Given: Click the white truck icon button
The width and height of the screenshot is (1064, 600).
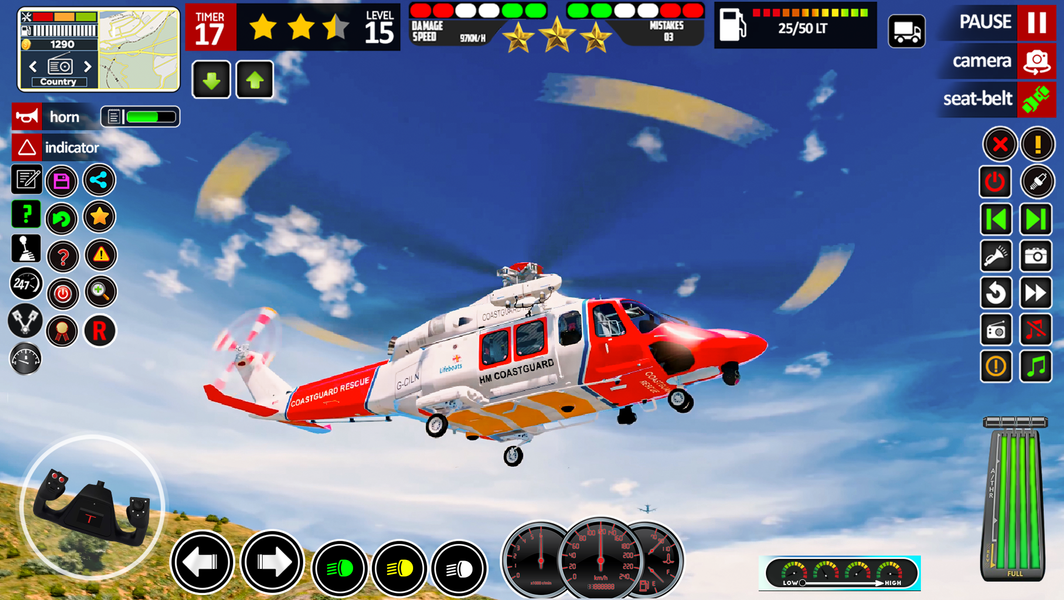Looking at the screenshot, I should (907, 31).
